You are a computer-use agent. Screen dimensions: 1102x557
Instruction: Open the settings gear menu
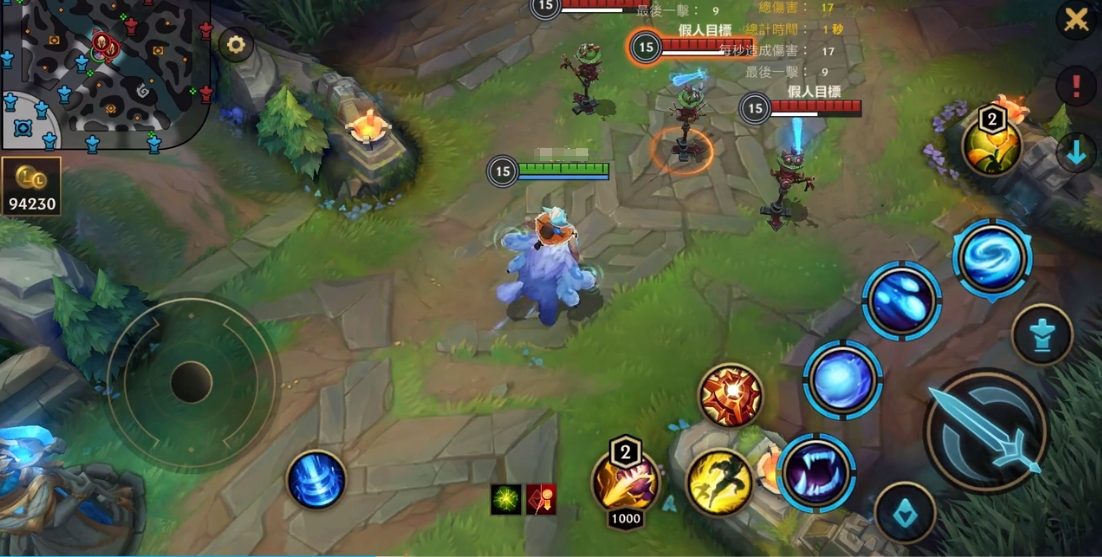[x=236, y=45]
